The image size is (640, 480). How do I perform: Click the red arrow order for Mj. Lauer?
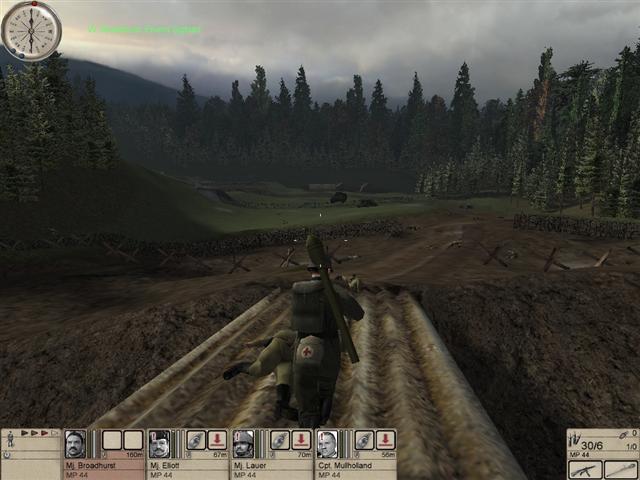tap(301, 440)
